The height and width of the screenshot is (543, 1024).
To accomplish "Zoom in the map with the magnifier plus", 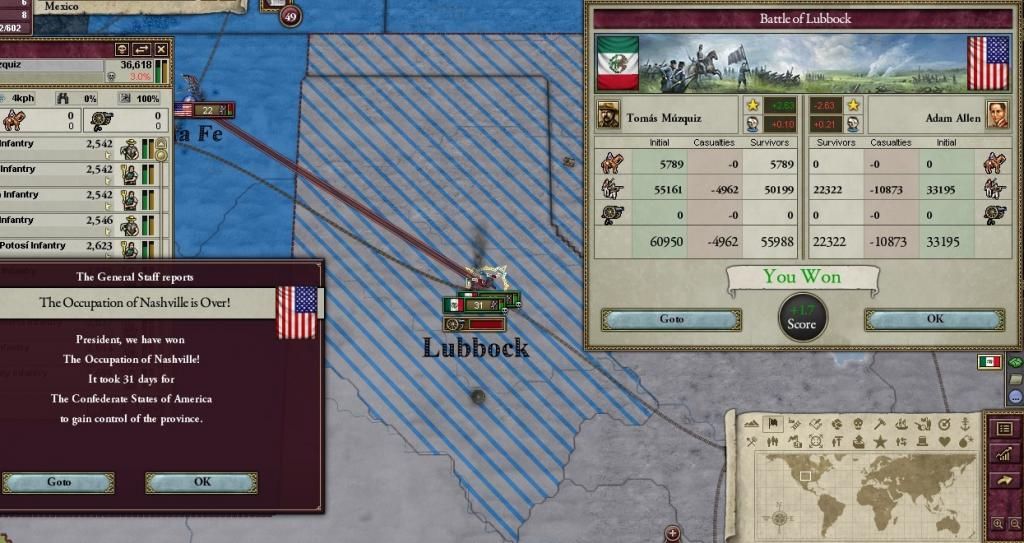I will pos(997,523).
